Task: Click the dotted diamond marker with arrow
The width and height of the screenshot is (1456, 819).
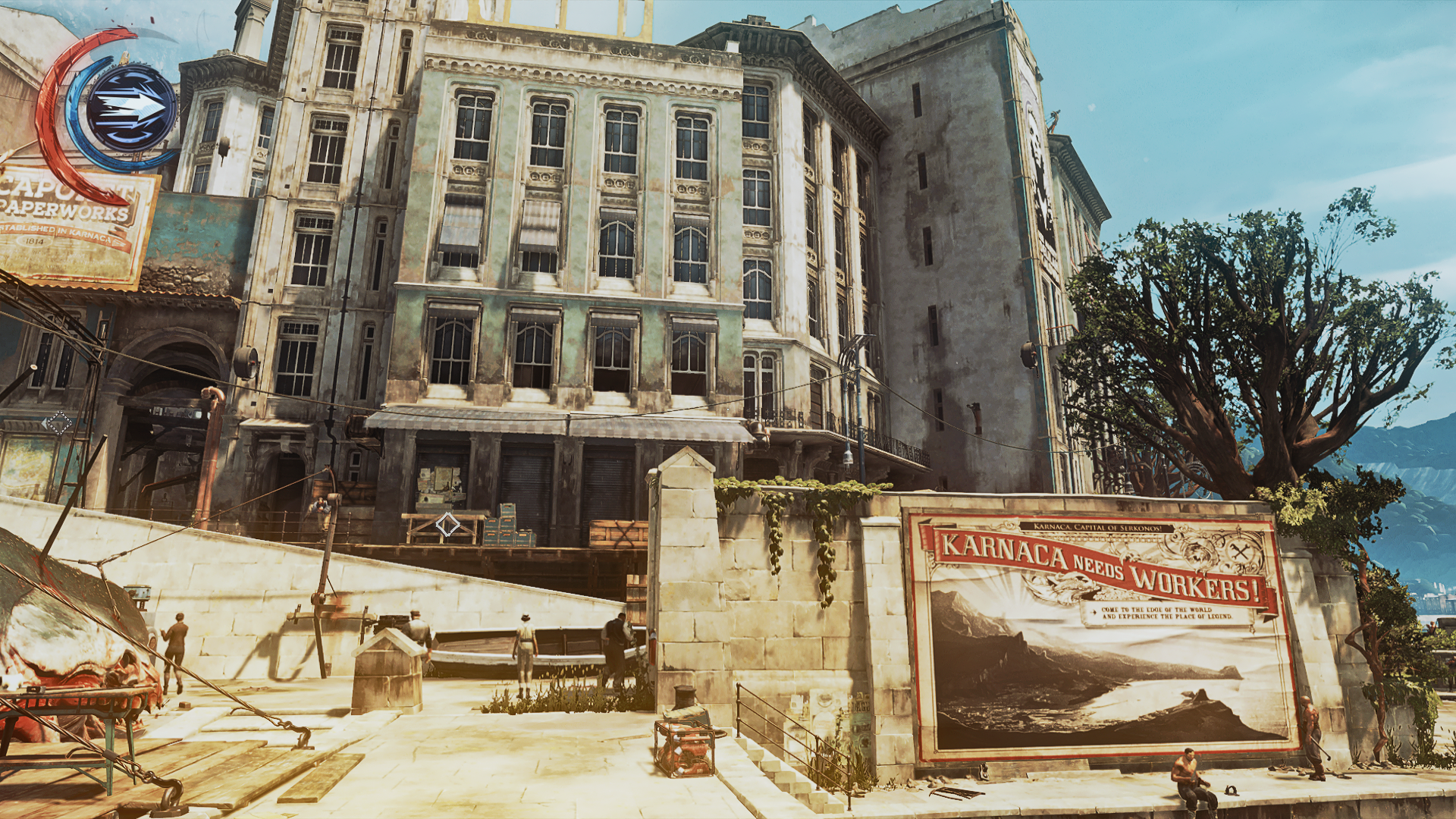Action: [x=58, y=422]
